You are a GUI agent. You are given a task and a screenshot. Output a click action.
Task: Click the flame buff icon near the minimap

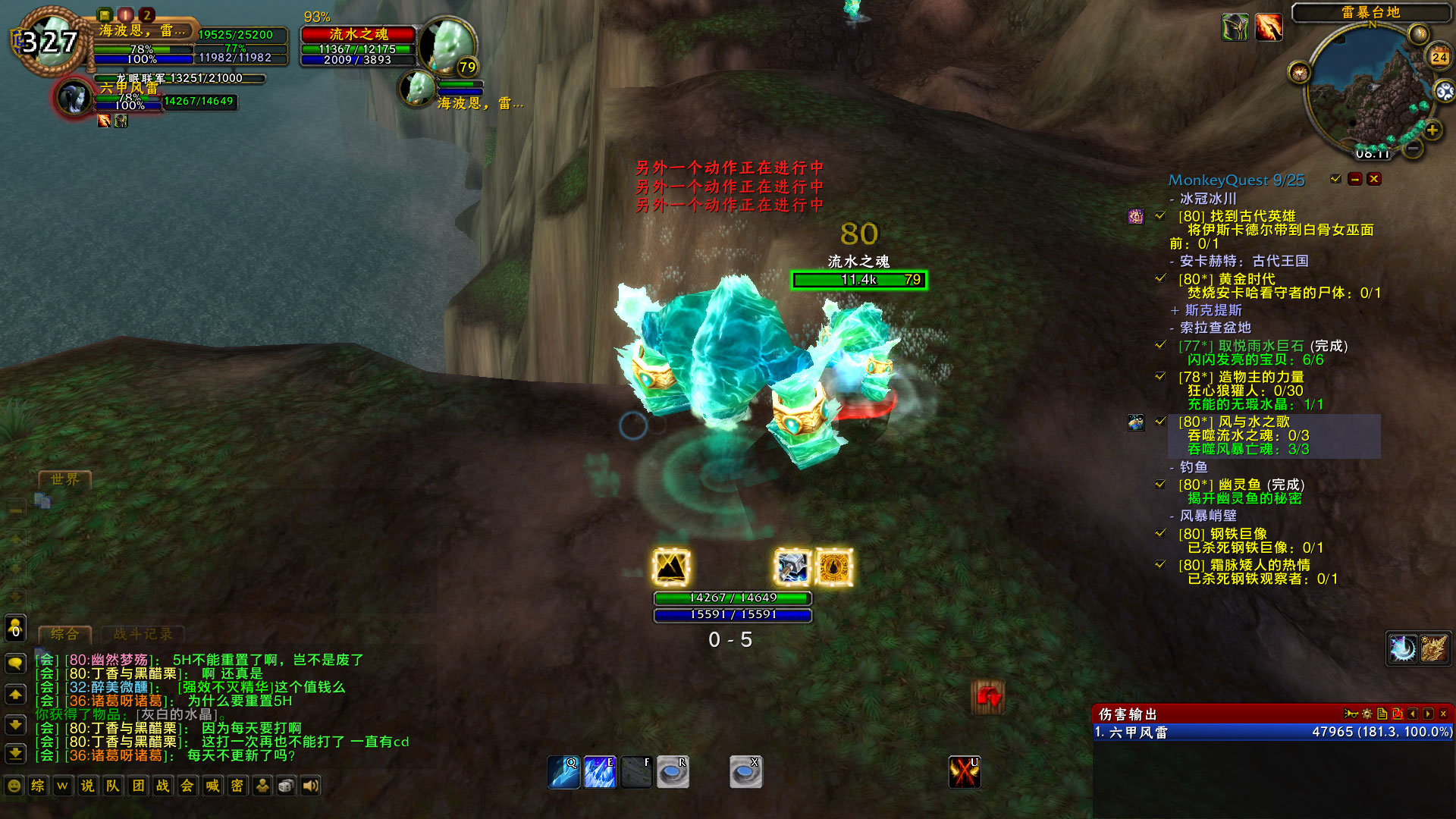[1268, 26]
